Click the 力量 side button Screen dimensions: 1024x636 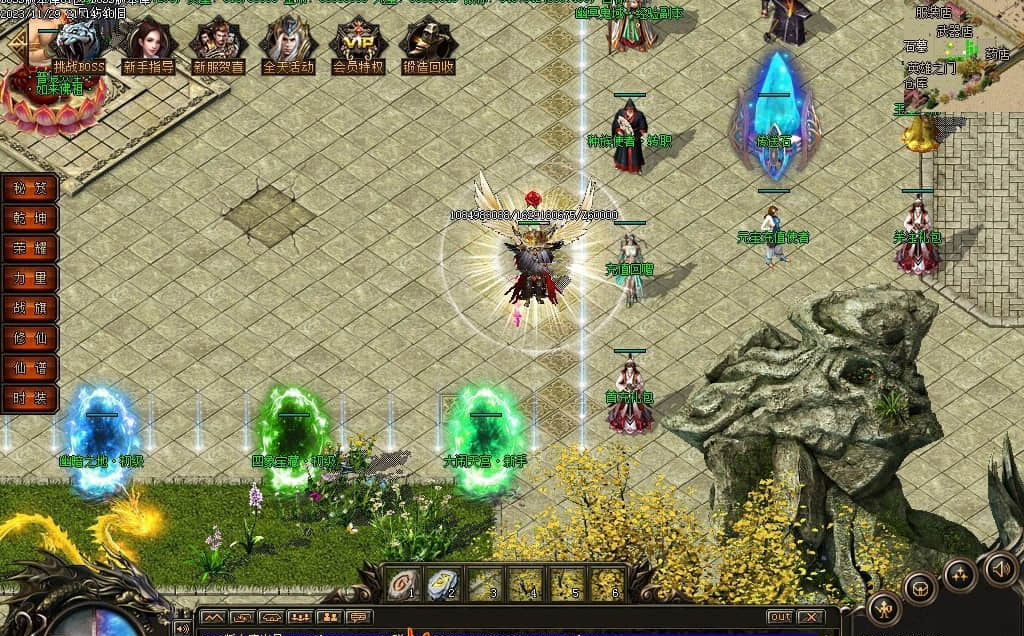[x=30, y=278]
